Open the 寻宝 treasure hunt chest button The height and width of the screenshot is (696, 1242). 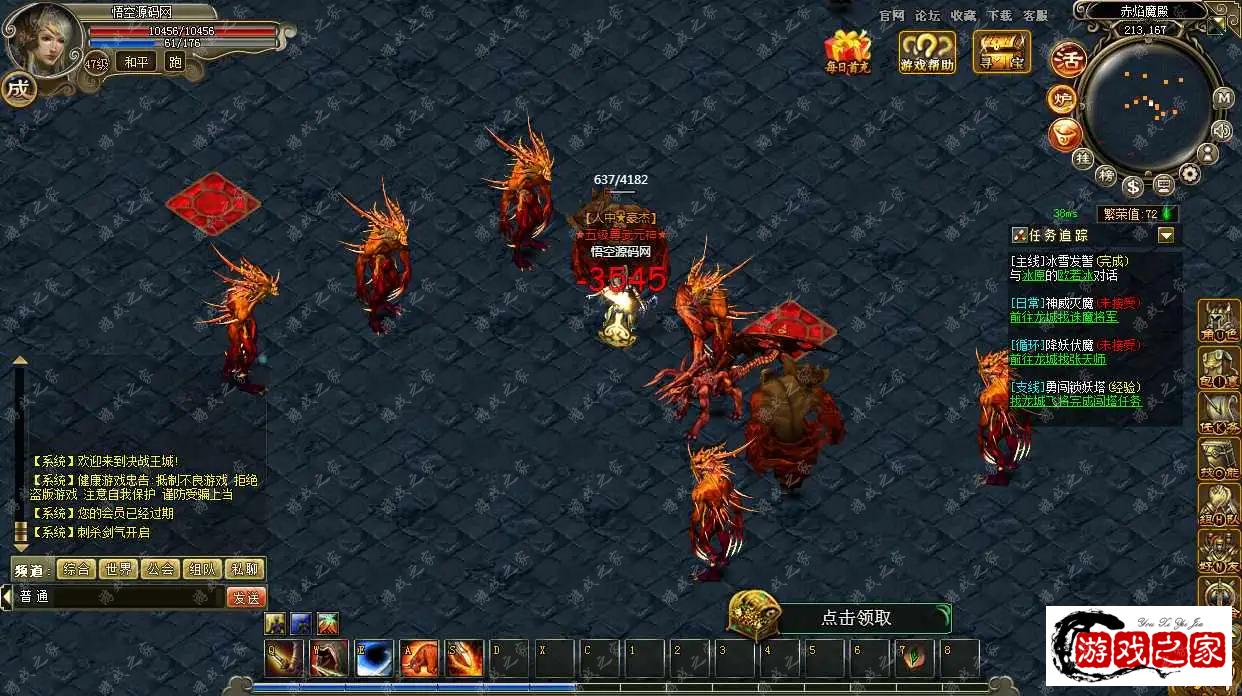1001,51
